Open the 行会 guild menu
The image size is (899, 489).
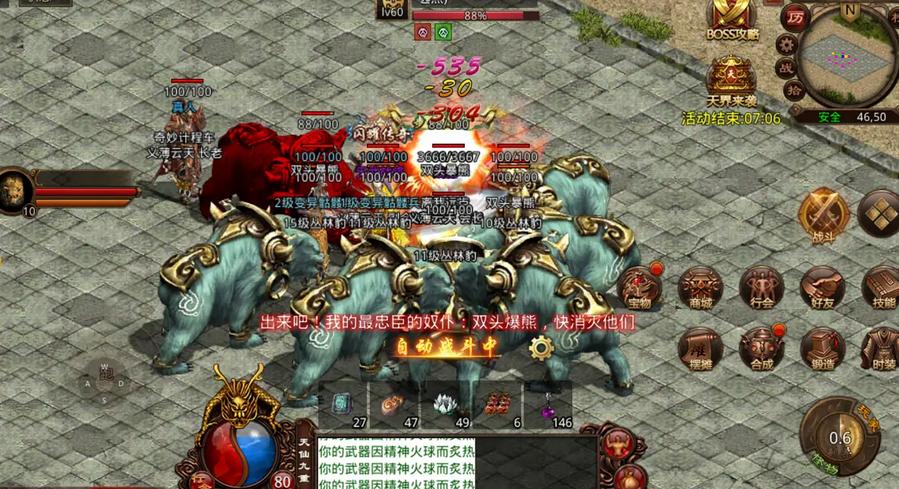click(761, 287)
